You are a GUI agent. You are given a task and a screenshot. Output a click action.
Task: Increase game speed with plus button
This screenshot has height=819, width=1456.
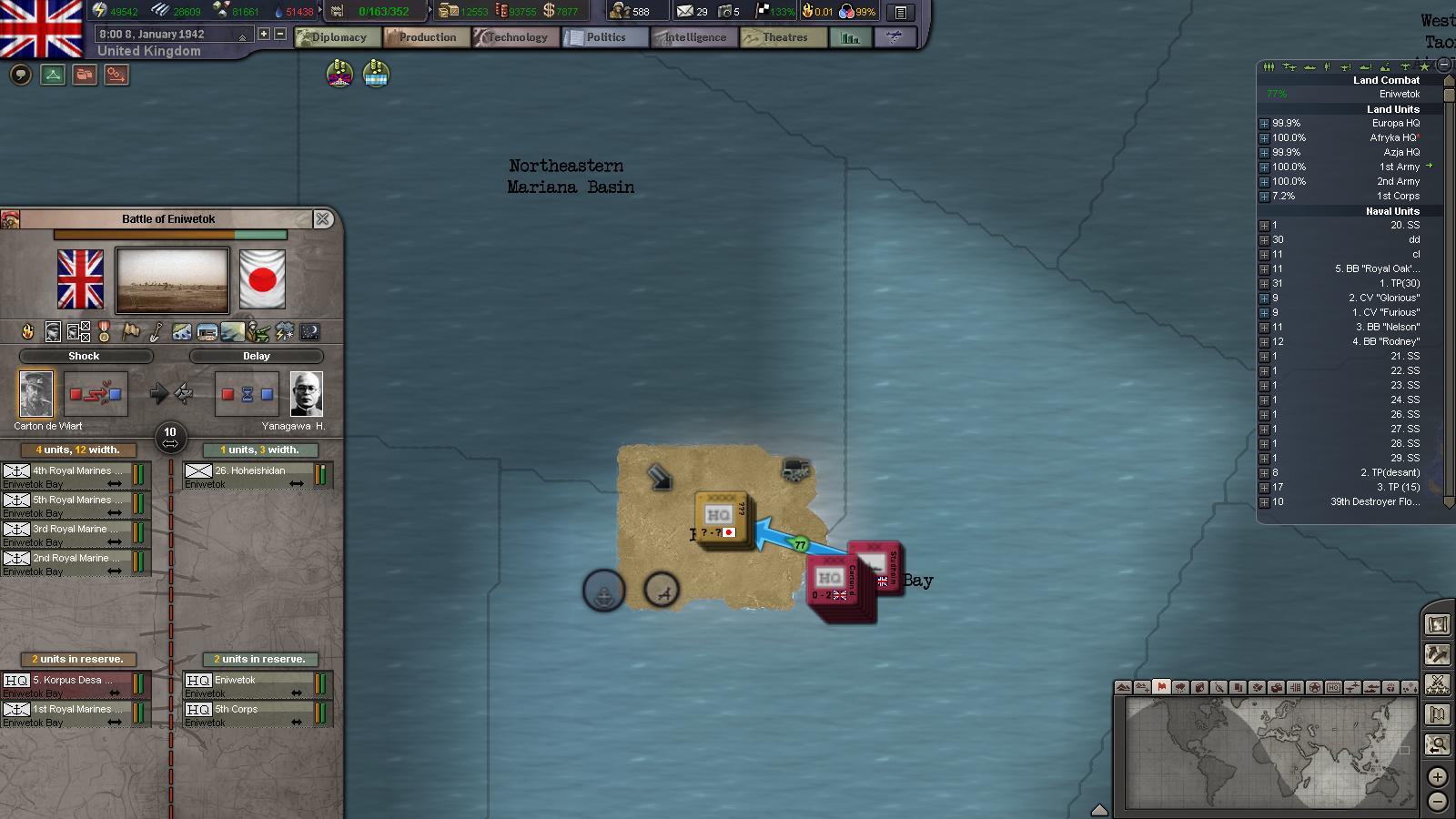coord(264,34)
